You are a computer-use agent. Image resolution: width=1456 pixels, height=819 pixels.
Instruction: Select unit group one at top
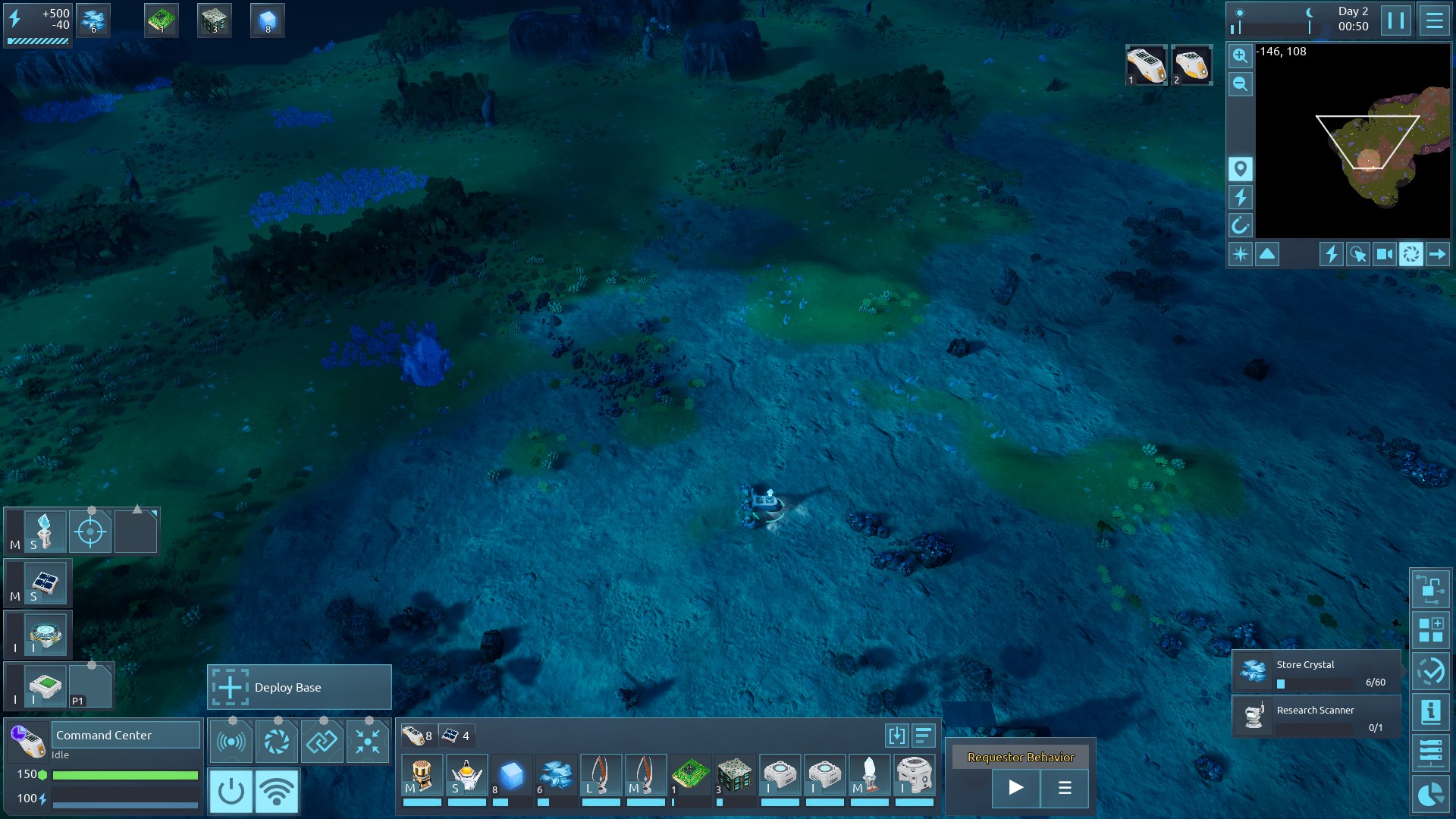(x=1145, y=65)
